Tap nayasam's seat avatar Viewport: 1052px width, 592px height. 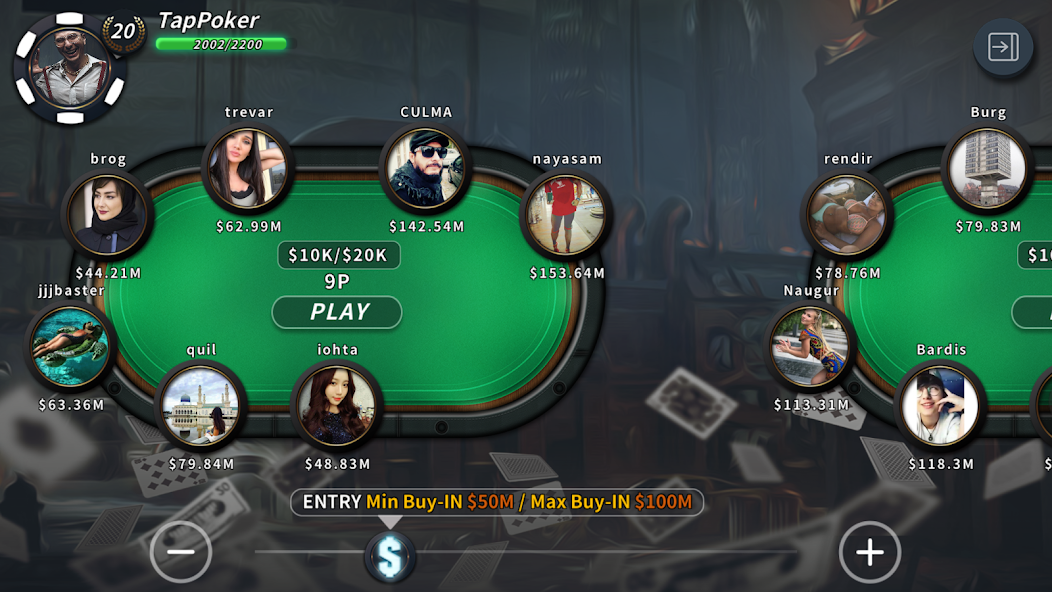tap(566, 213)
